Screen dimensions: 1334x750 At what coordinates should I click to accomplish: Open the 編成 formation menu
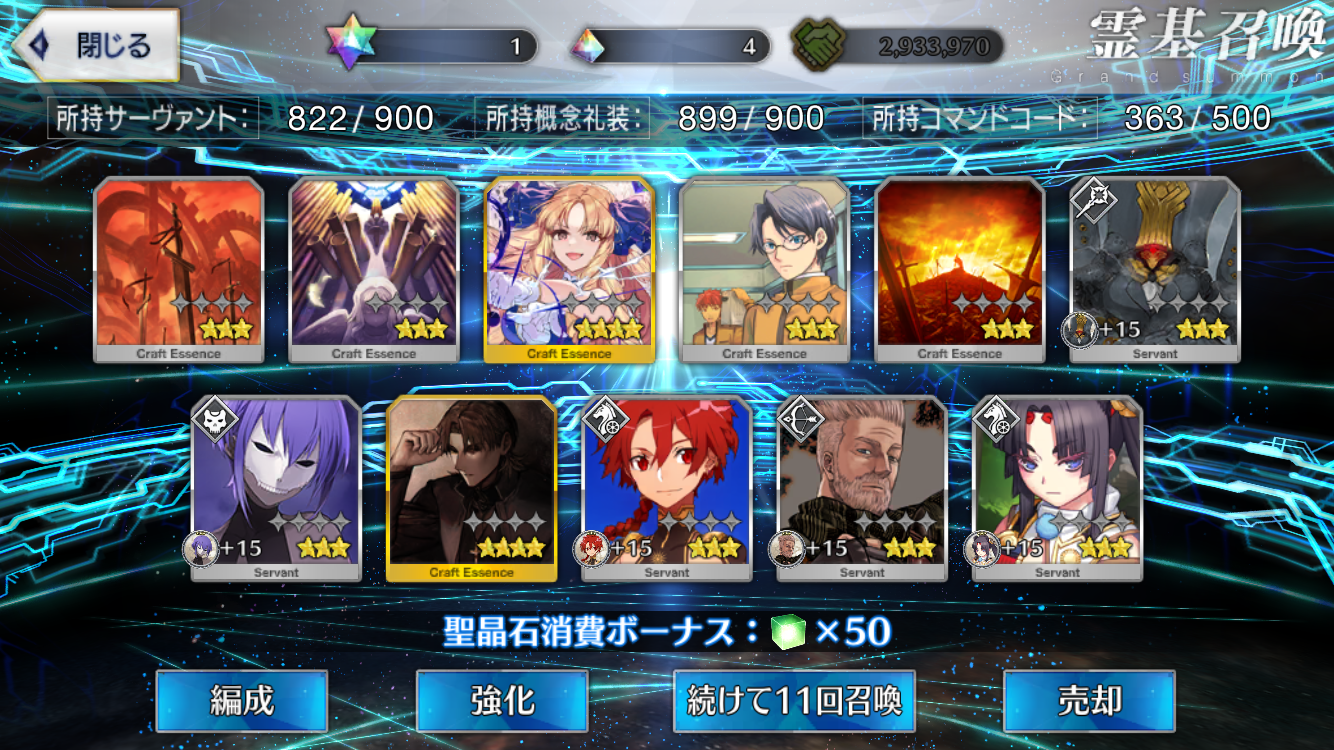(x=242, y=701)
